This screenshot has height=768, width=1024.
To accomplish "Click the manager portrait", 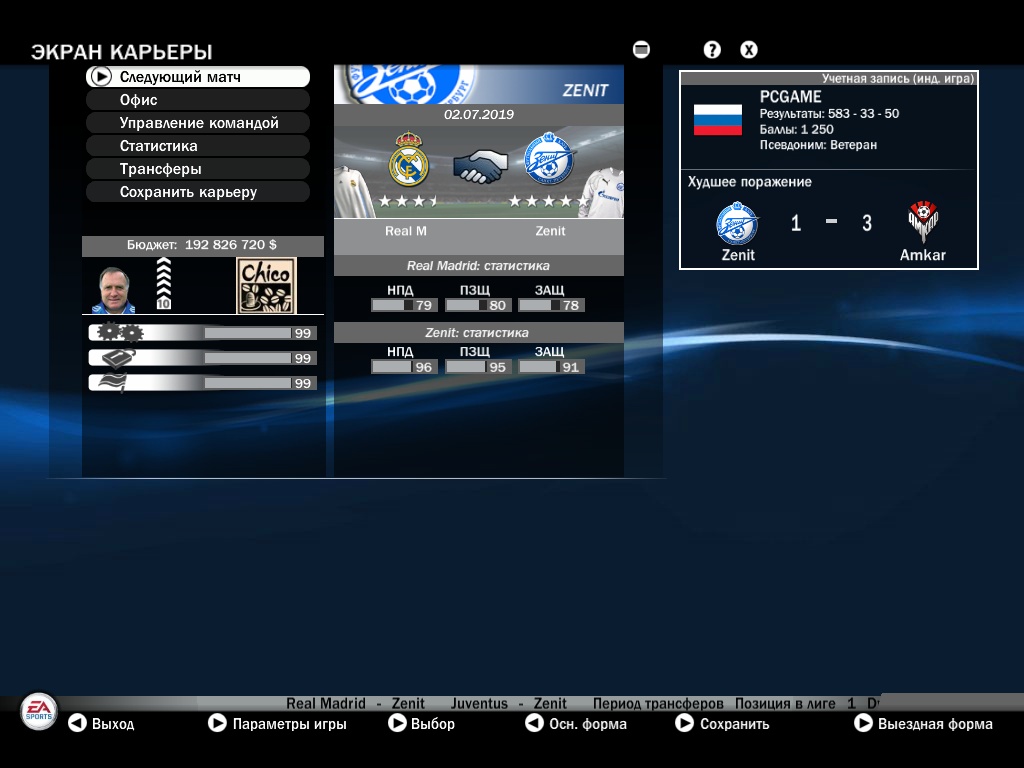I will [x=118, y=286].
